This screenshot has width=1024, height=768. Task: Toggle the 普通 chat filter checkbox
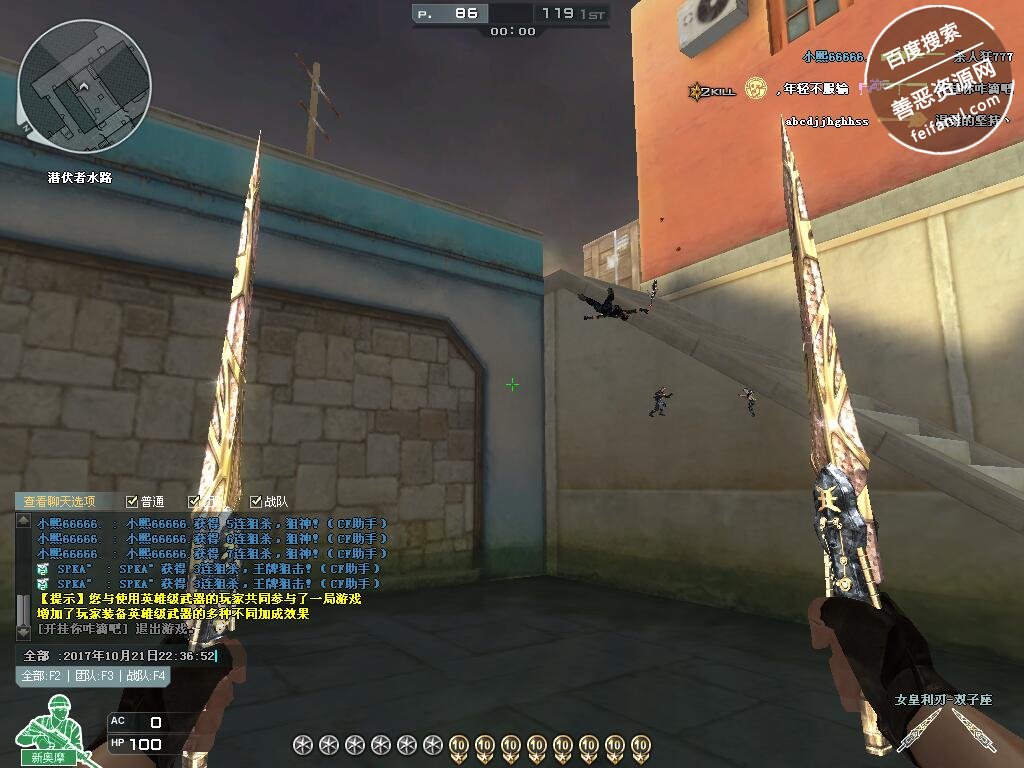pos(132,502)
